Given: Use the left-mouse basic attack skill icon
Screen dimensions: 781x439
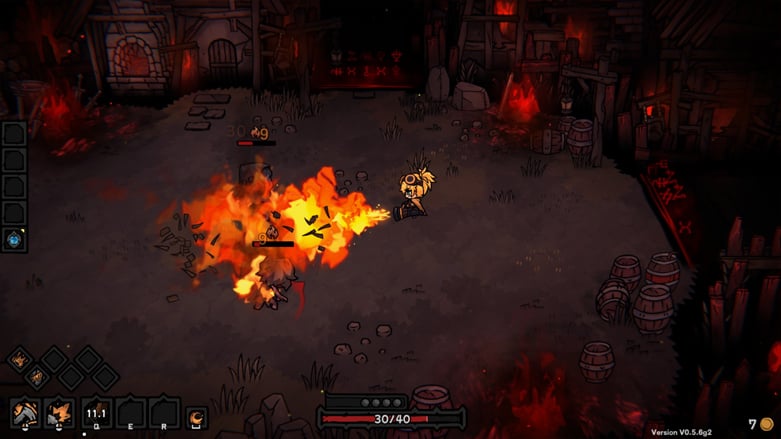Looking at the screenshot, I should [25, 411].
